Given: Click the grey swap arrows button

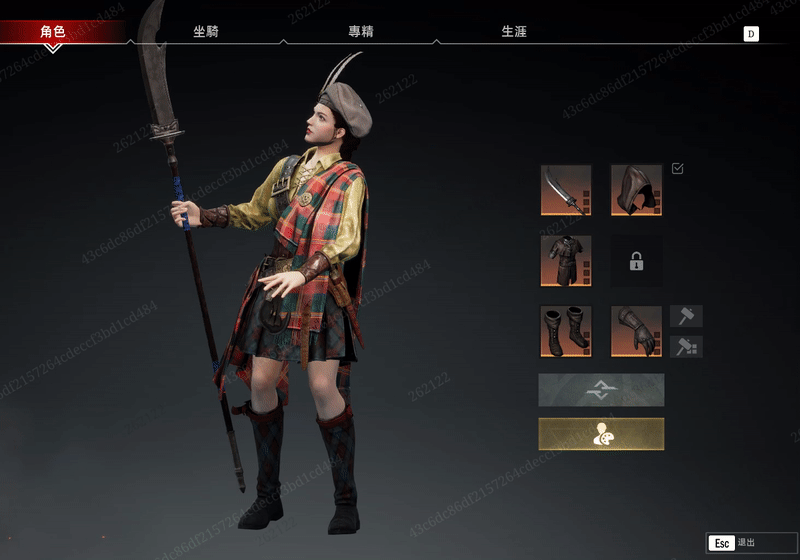Looking at the screenshot, I should 601,390.
